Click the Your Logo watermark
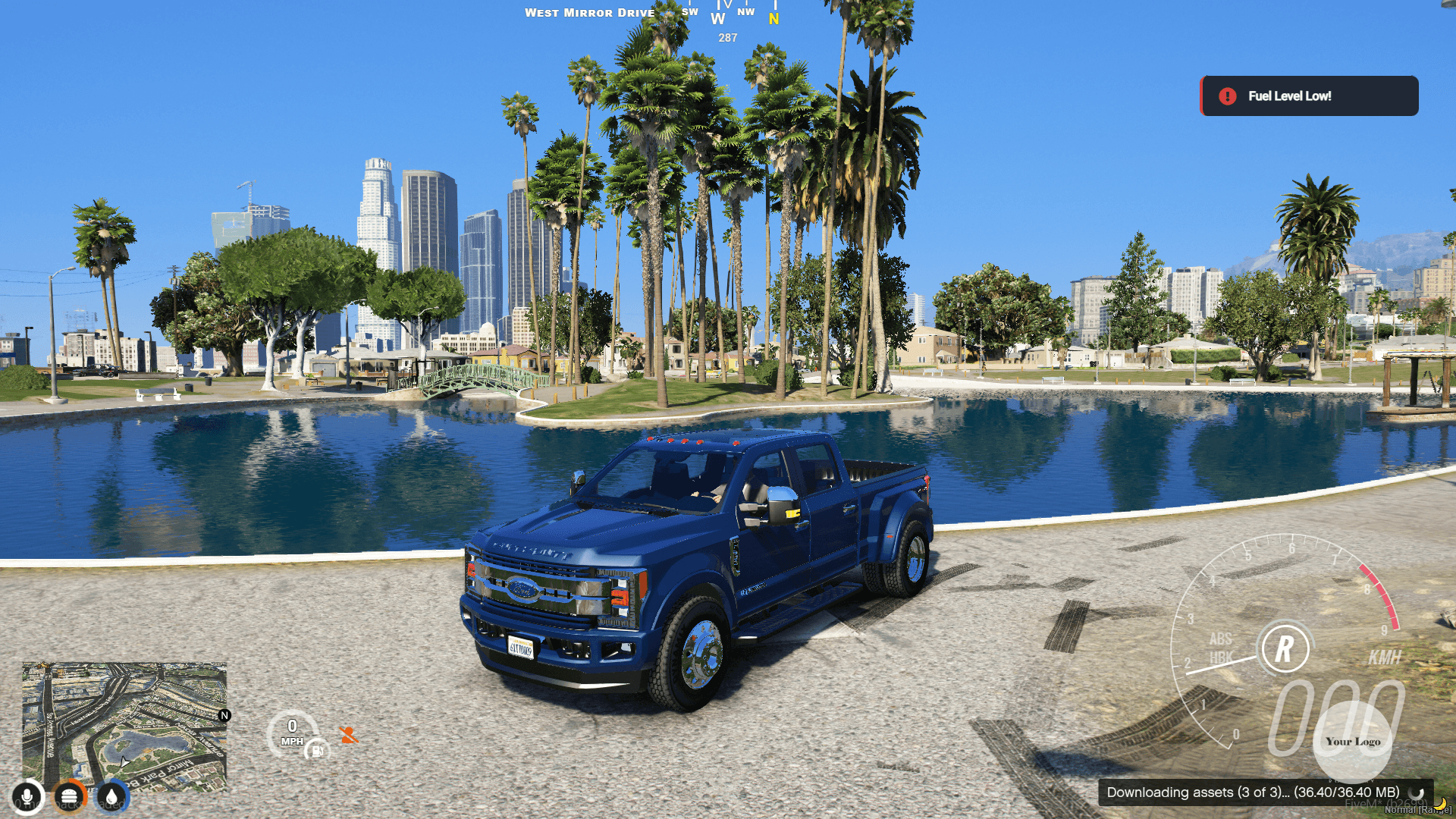The height and width of the screenshot is (819, 1456). tap(1352, 742)
